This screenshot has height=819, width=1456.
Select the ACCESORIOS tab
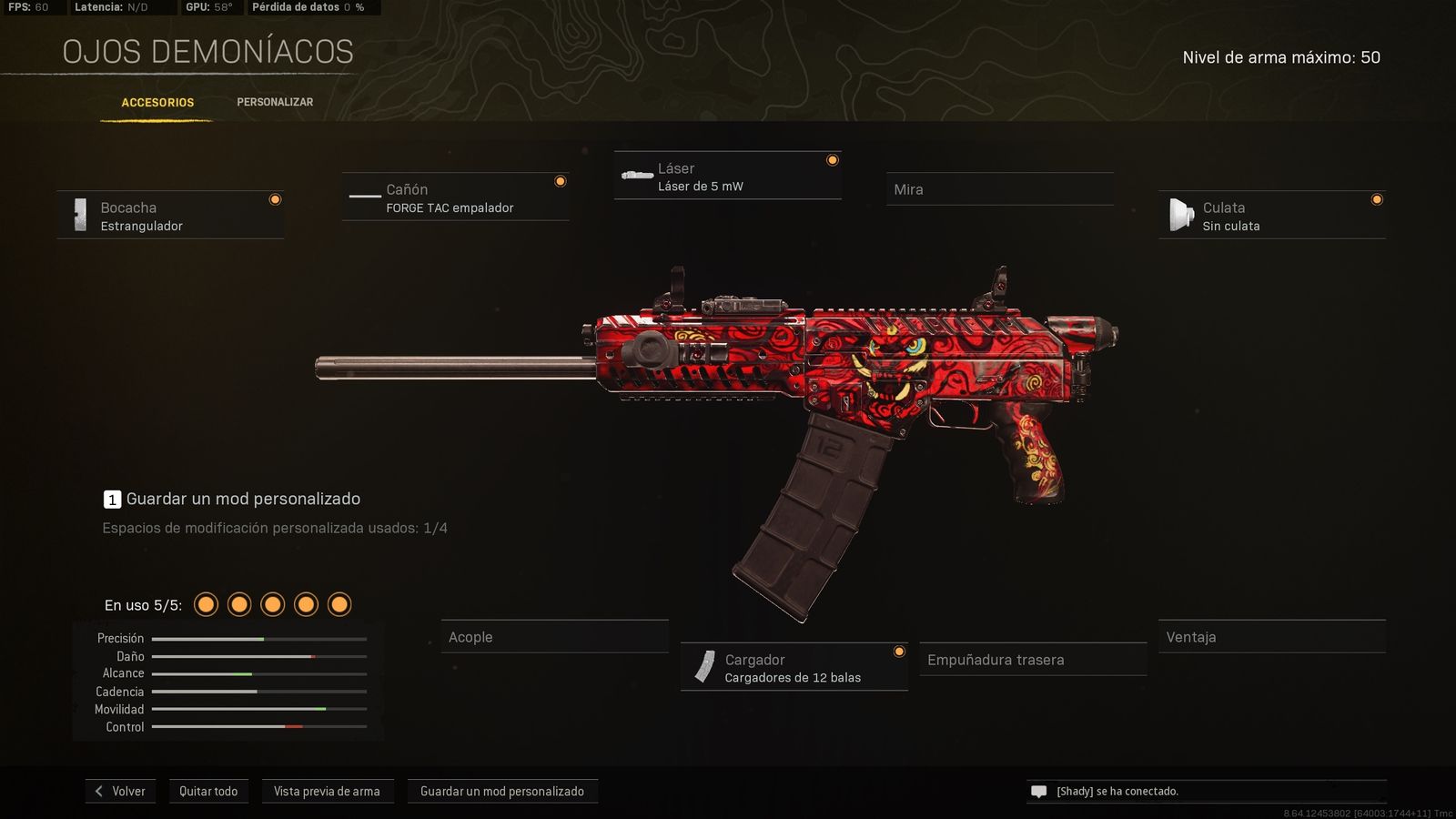157,102
